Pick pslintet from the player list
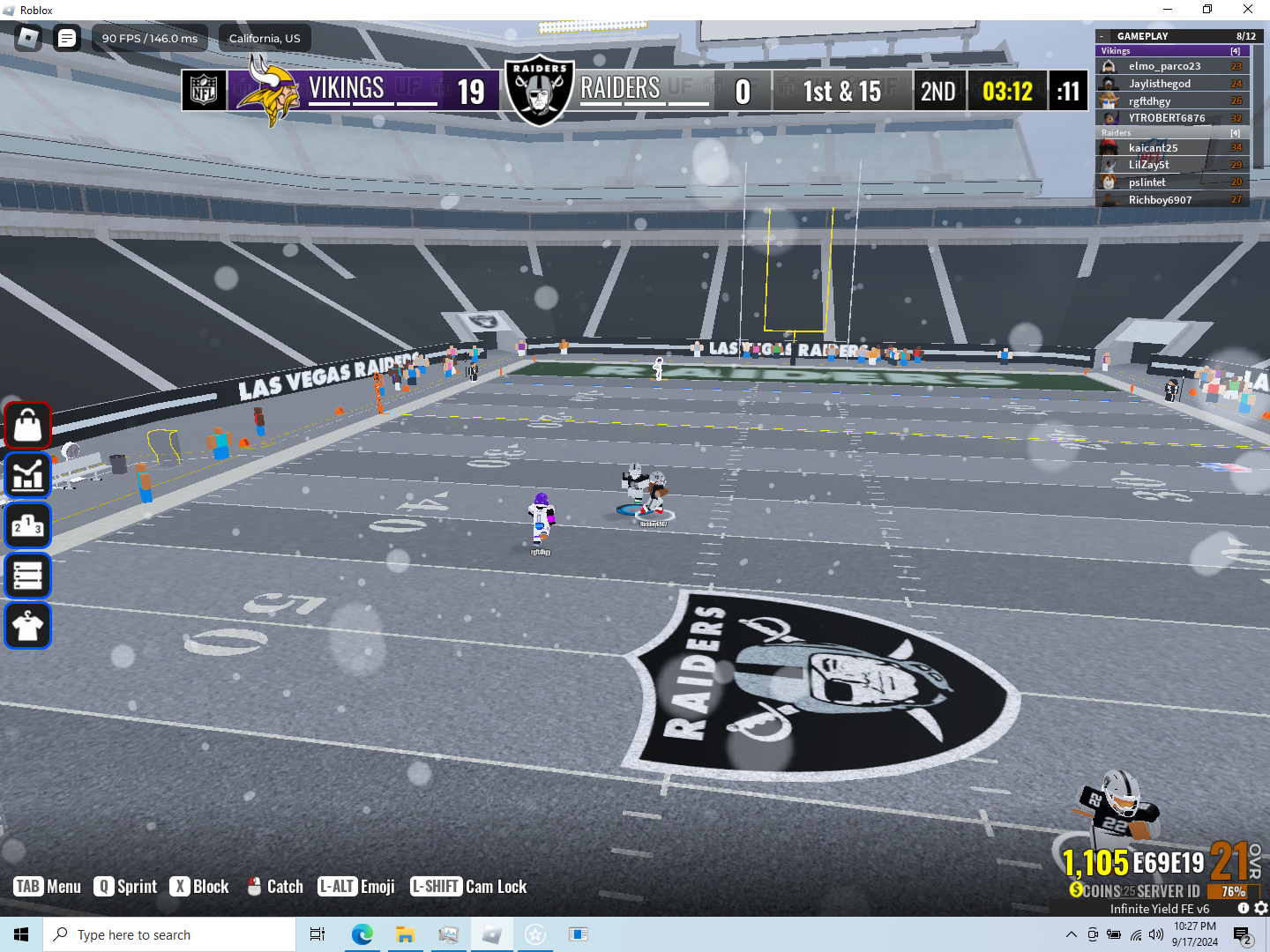This screenshot has width=1270, height=952. [1147, 182]
